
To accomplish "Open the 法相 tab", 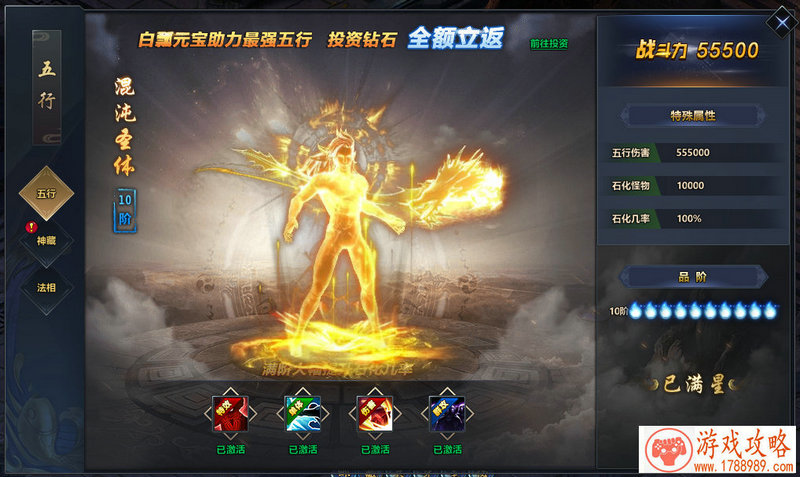I will click(47, 288).
